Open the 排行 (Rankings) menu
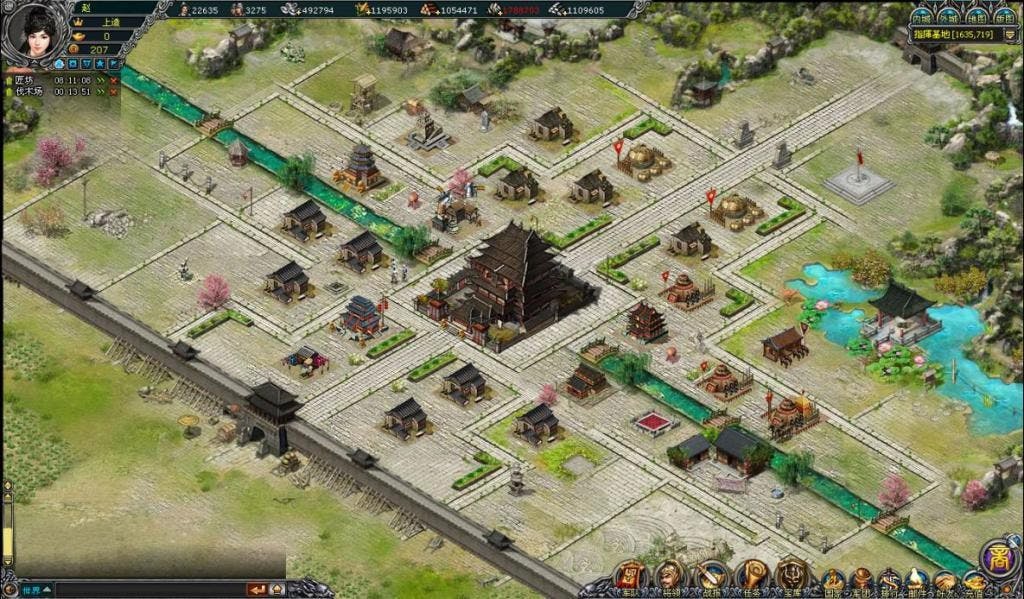1024x599 pixels. 889,581
